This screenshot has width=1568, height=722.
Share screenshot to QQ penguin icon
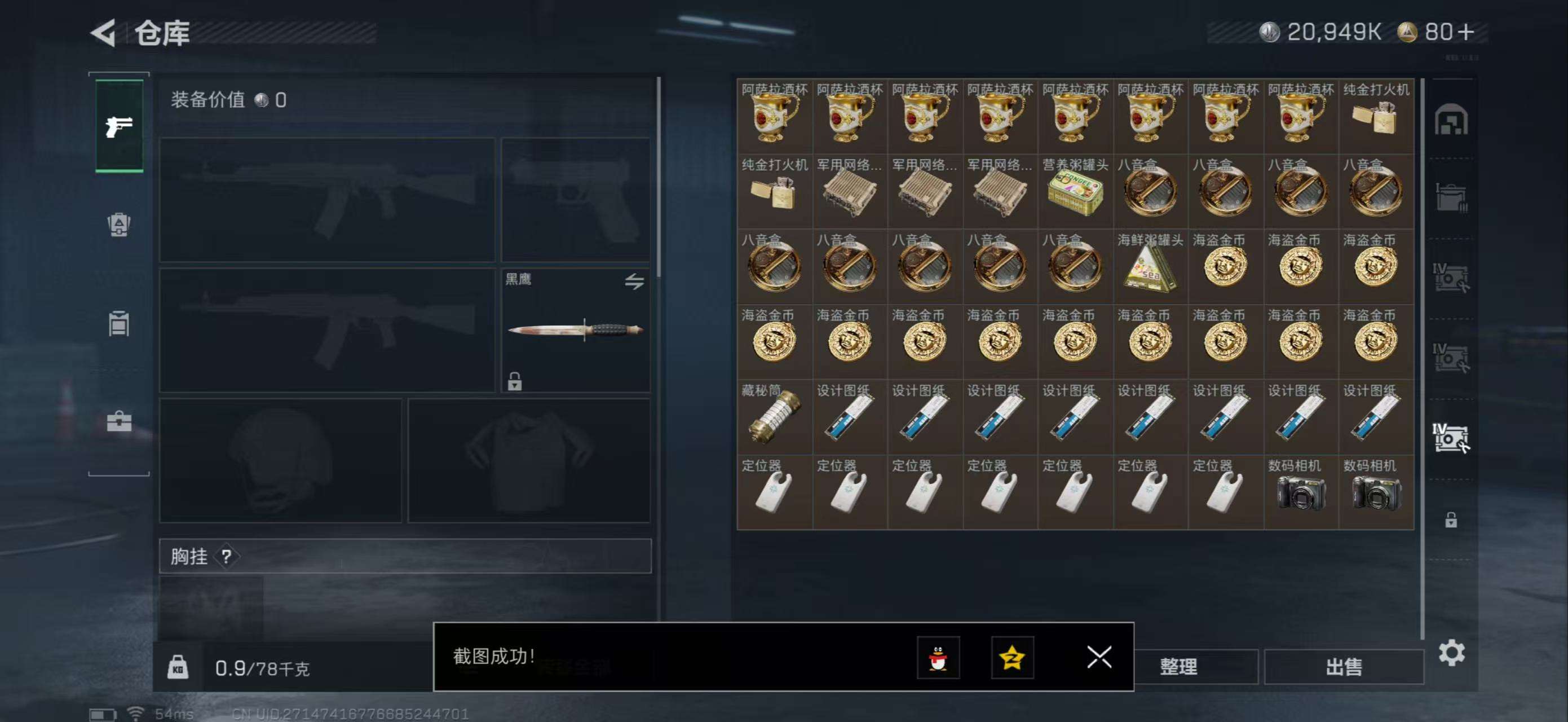[x=938, y=658]
